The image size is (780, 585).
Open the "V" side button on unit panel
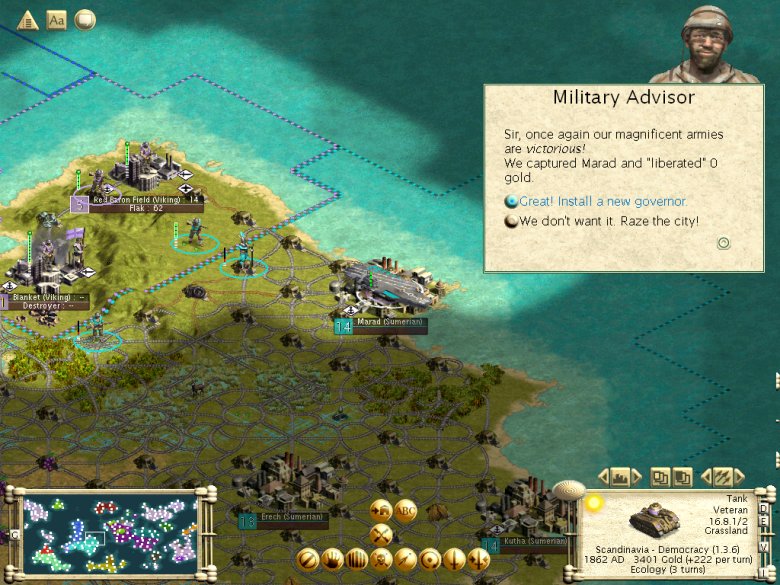click(x=765, y=546)
